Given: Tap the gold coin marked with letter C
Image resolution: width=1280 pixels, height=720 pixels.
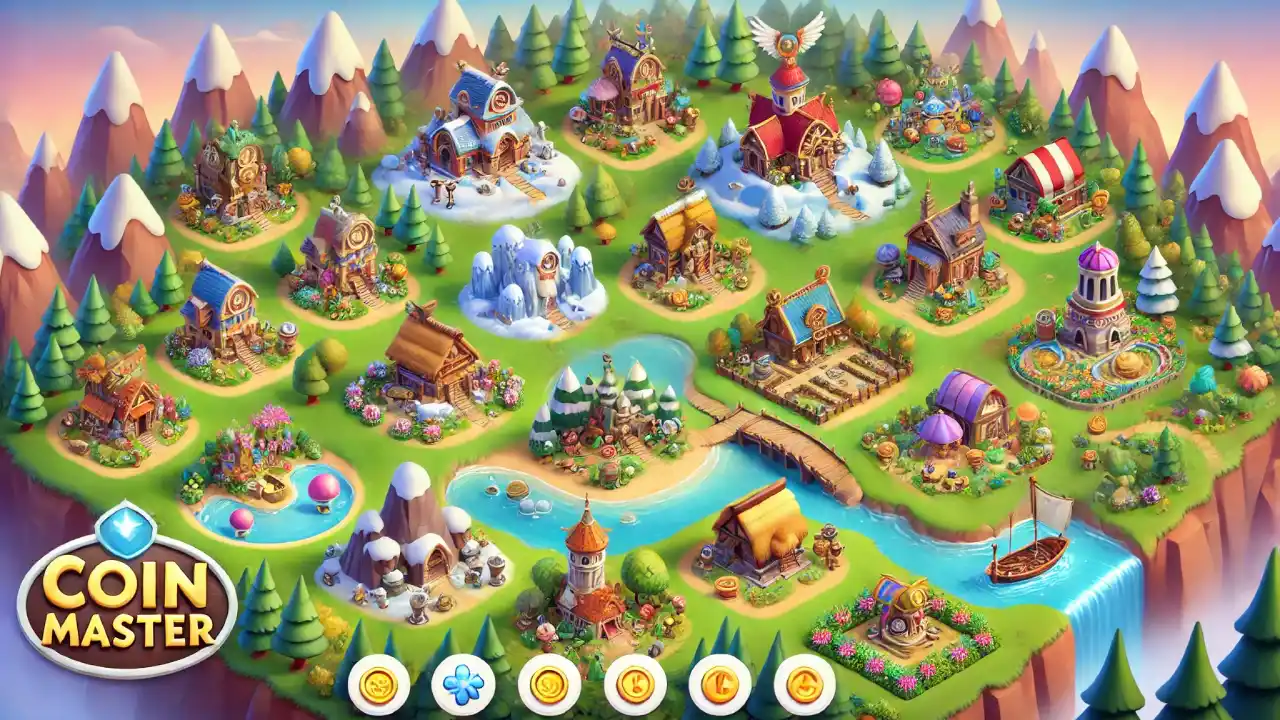Looking at the screenshot, I should 719,685.
